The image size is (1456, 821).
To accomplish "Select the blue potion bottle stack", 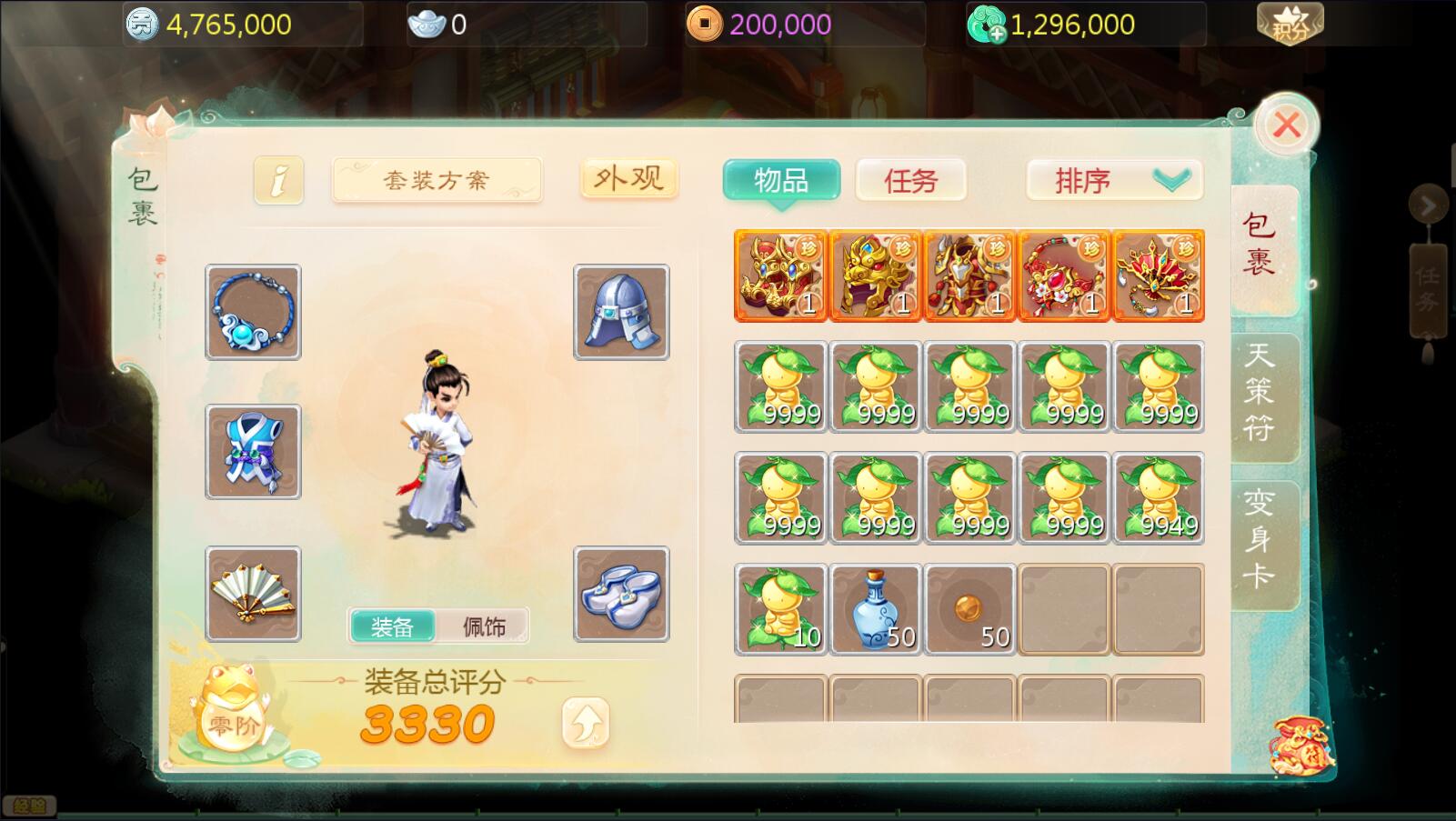I will 876,609.
